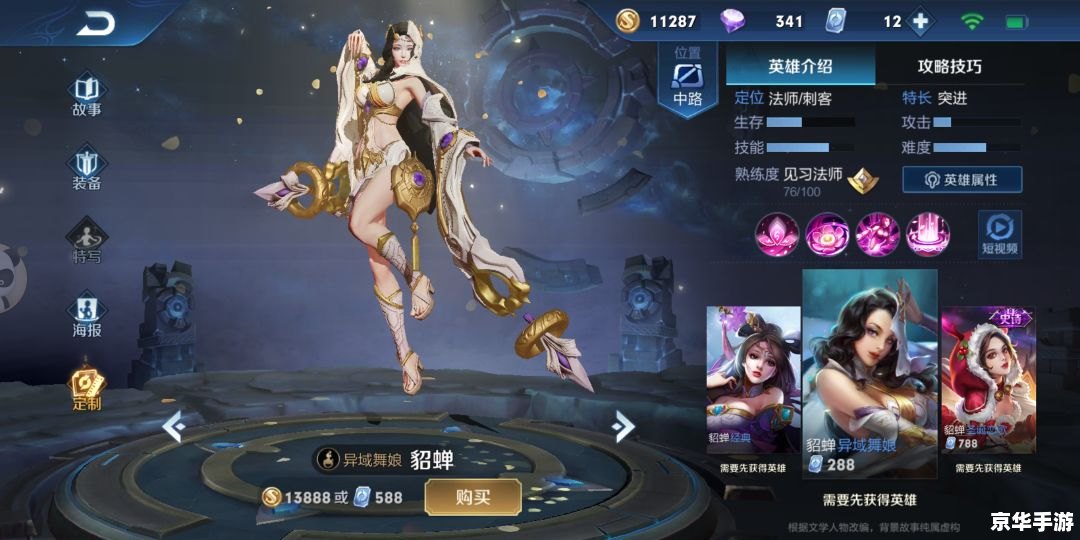Play the 短视频 short video
Viewport: 1080px width, 540px height.
(999, 233)
